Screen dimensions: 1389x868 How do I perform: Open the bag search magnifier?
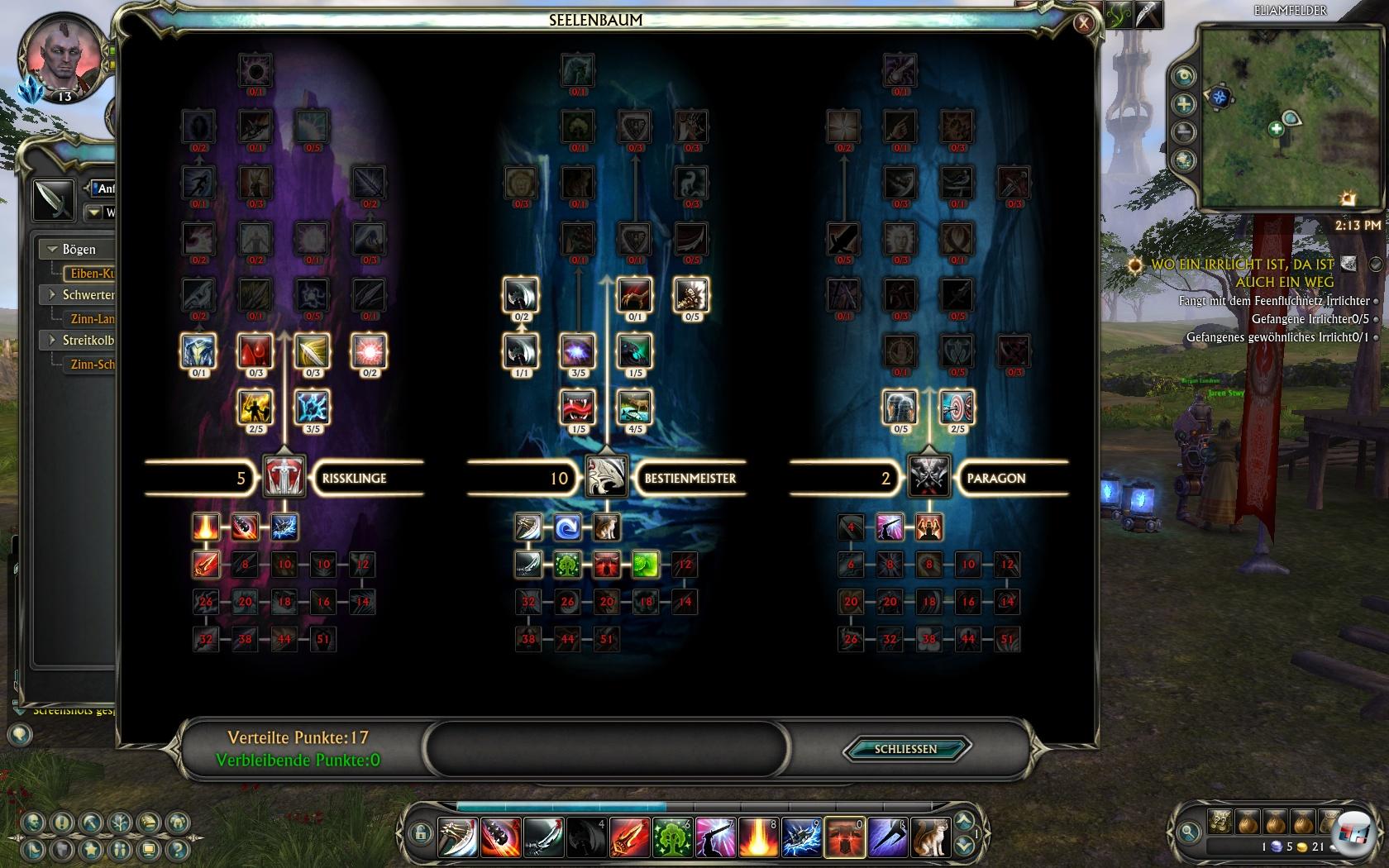click(x=1188, y=832)
